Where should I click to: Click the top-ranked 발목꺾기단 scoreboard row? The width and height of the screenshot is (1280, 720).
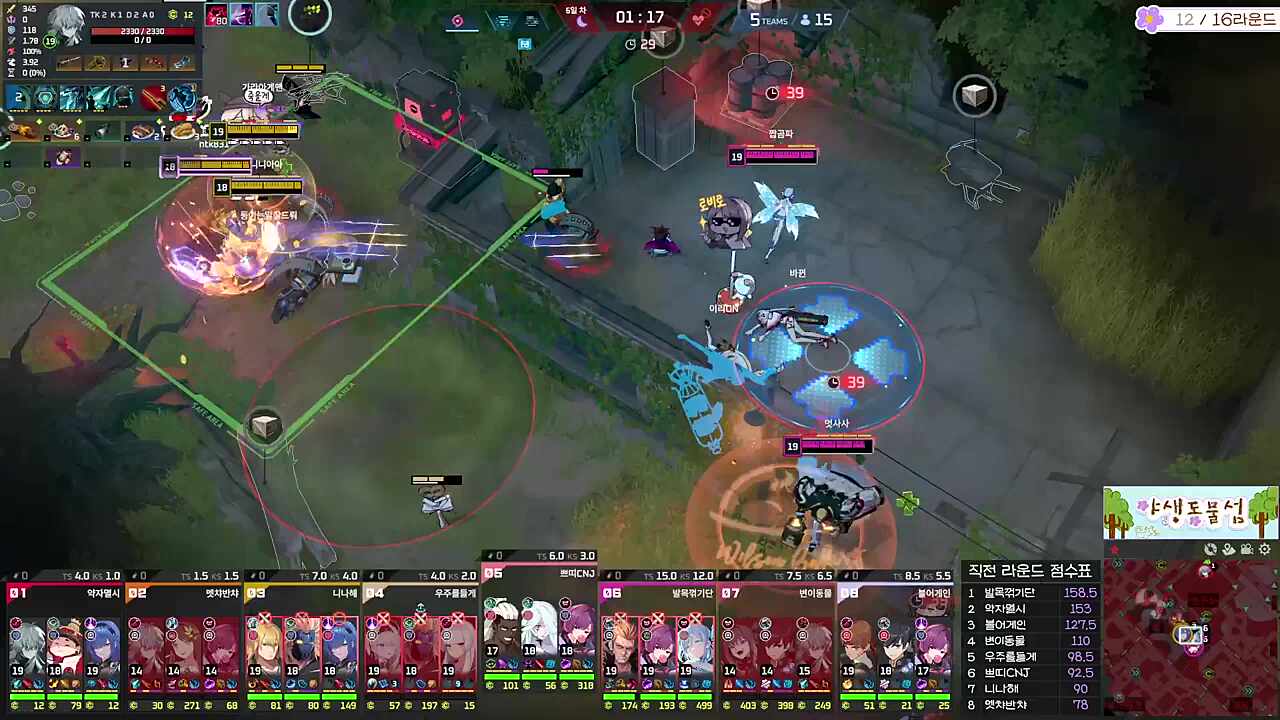tap(1030, 593)
